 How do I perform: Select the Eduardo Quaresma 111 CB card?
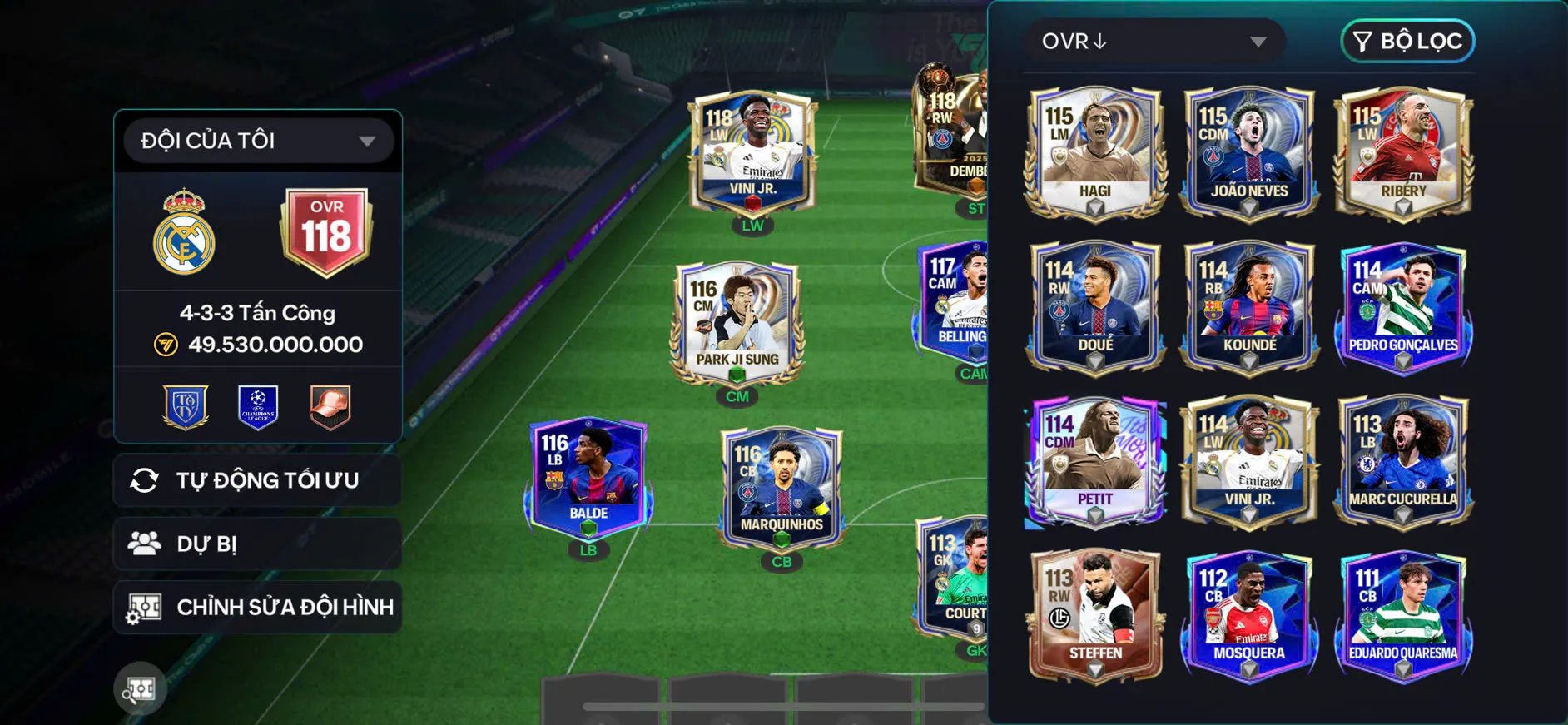click(x=1403, y=614)
